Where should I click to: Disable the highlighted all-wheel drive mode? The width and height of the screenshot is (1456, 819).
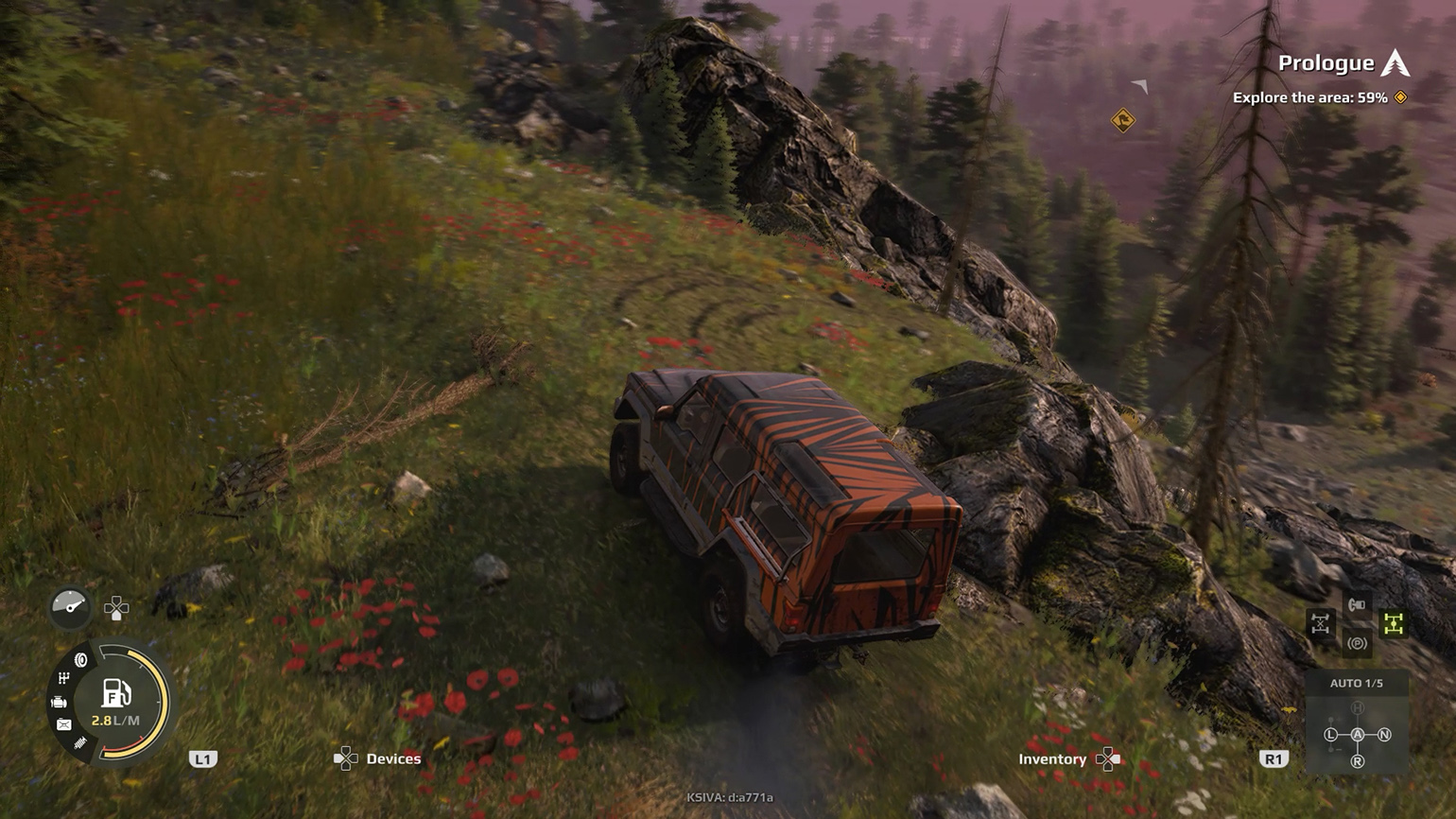(x=1394, y=624)
